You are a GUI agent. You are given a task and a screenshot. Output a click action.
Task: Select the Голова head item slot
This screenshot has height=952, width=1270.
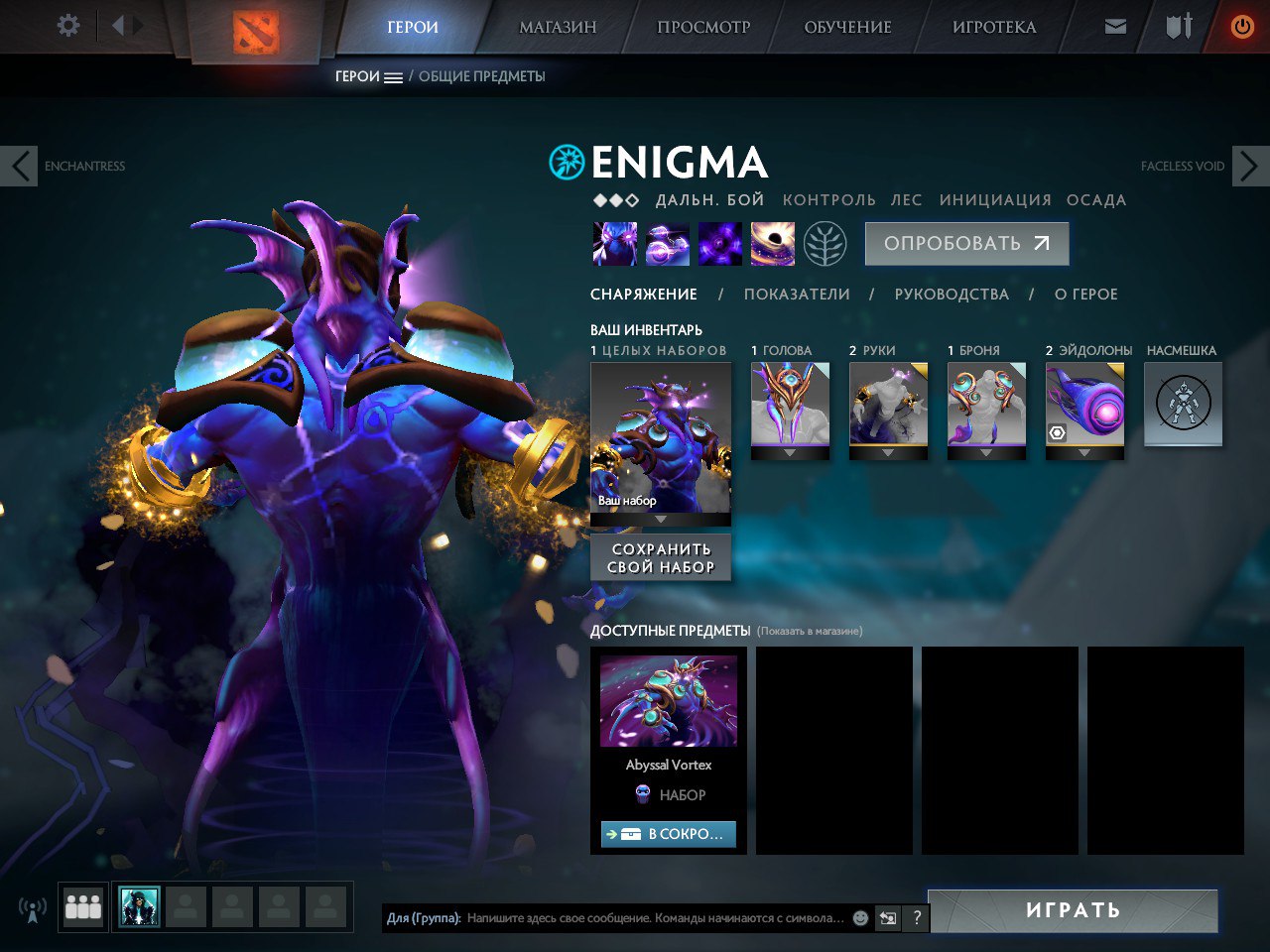790,405
